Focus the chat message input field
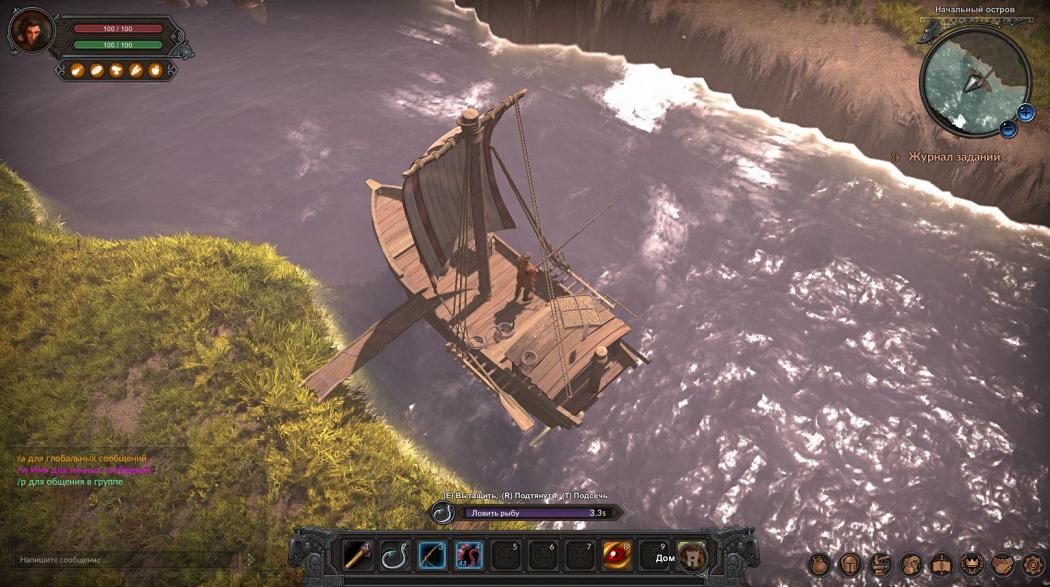The width and height of the screenshot is (1050, 587). coord(120,560)
